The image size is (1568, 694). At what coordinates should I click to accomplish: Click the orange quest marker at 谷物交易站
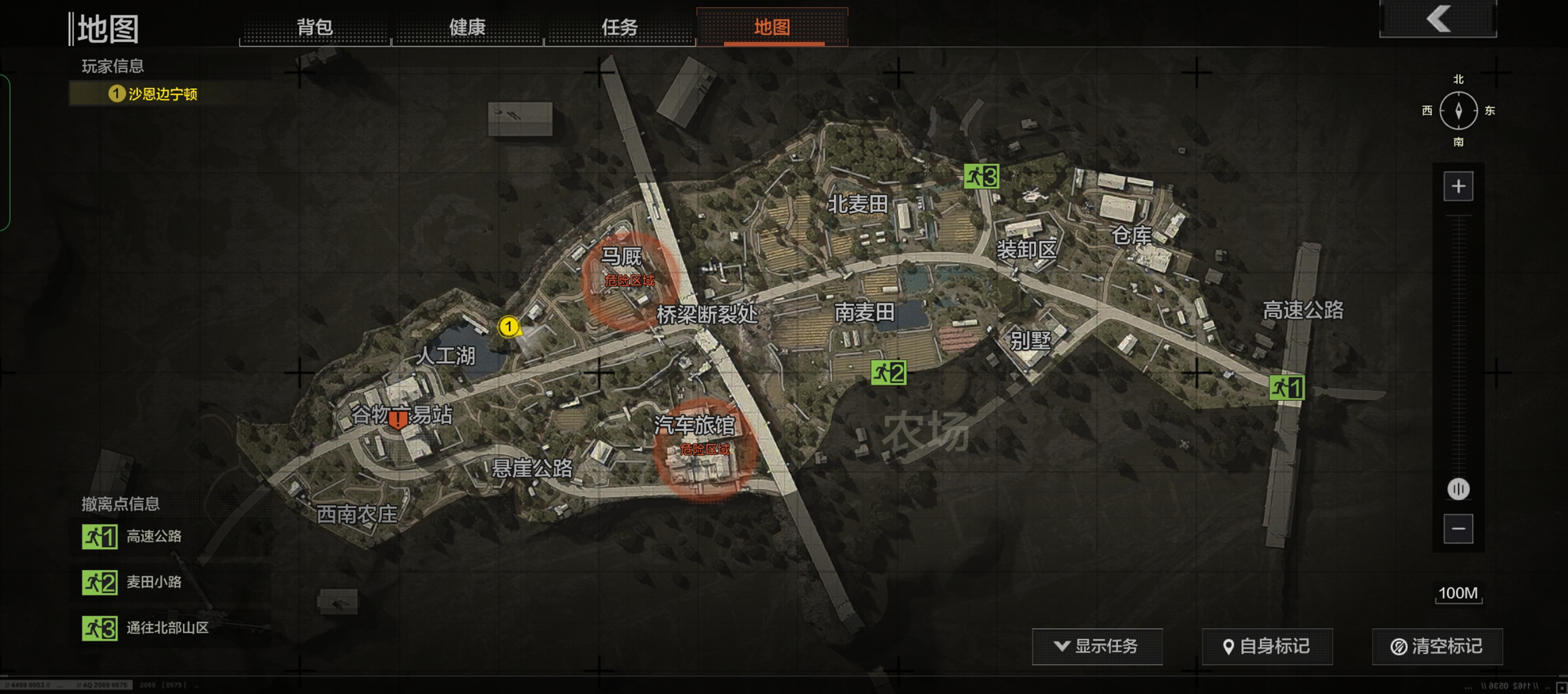[399, 420]
